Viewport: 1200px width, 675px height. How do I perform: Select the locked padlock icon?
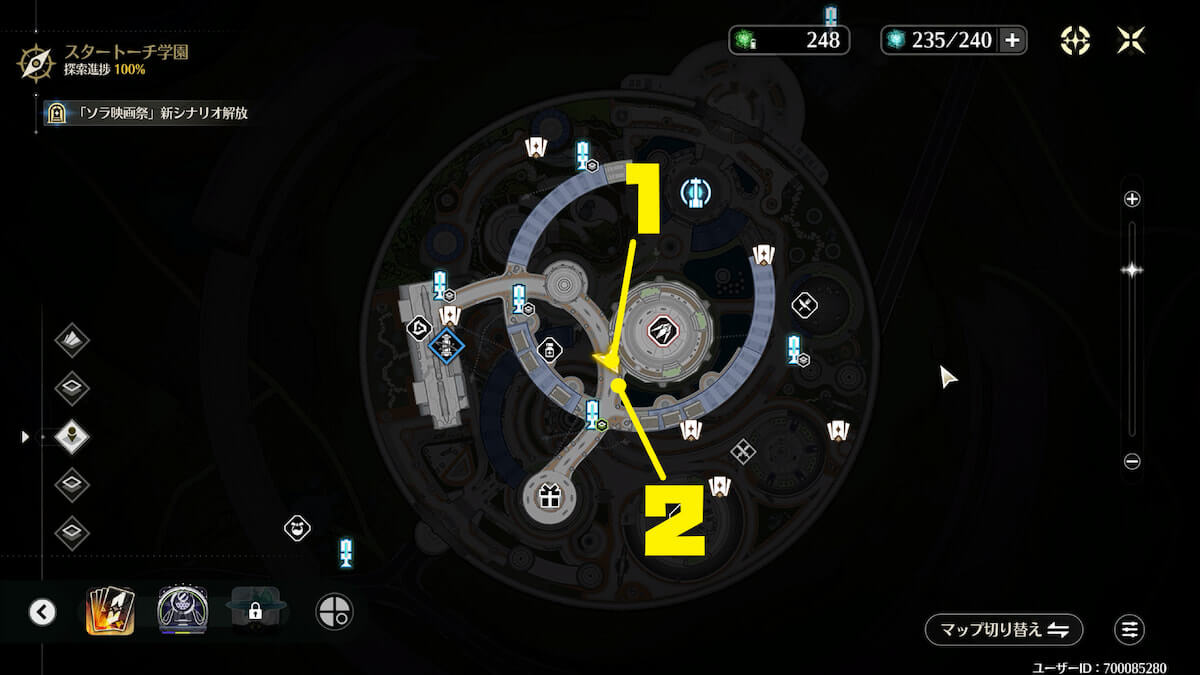pyautogui.click(x=255, y=610)
